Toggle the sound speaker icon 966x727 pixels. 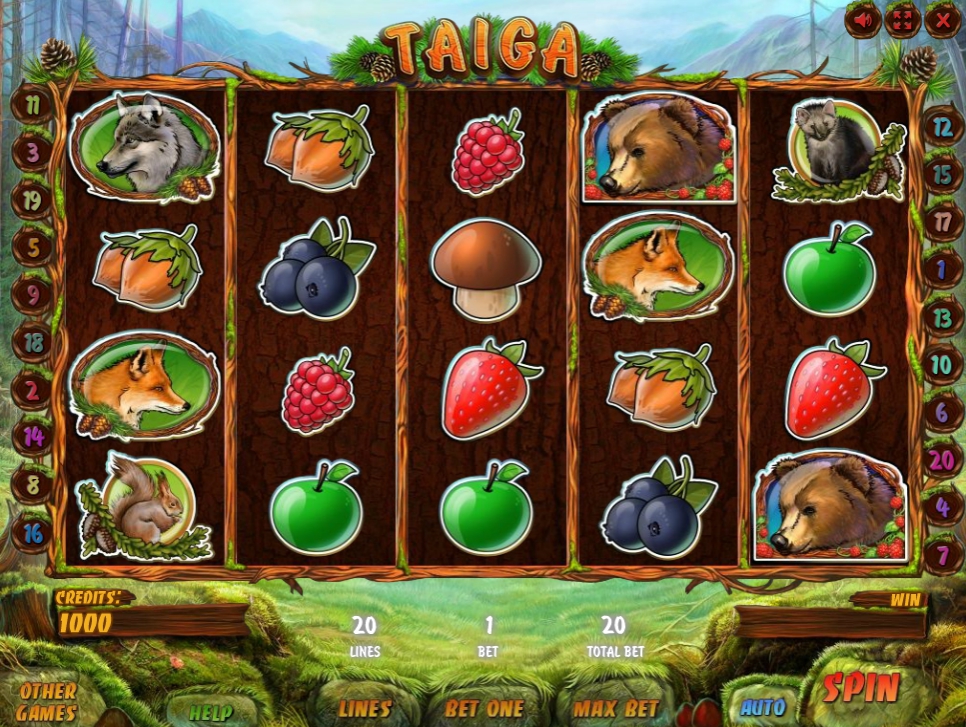(862, 19)
